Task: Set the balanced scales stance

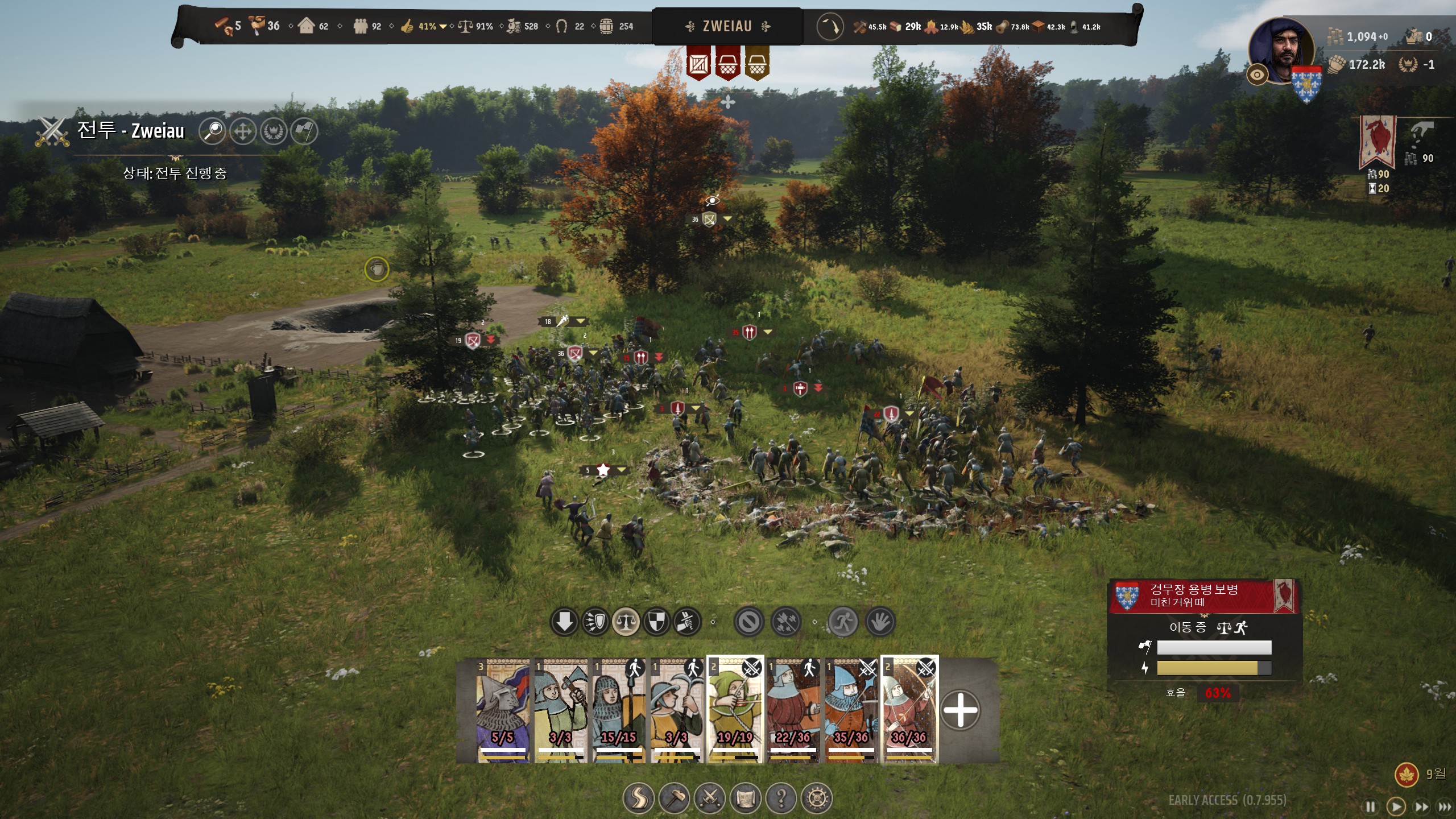Action: click(x=626, y=622)
